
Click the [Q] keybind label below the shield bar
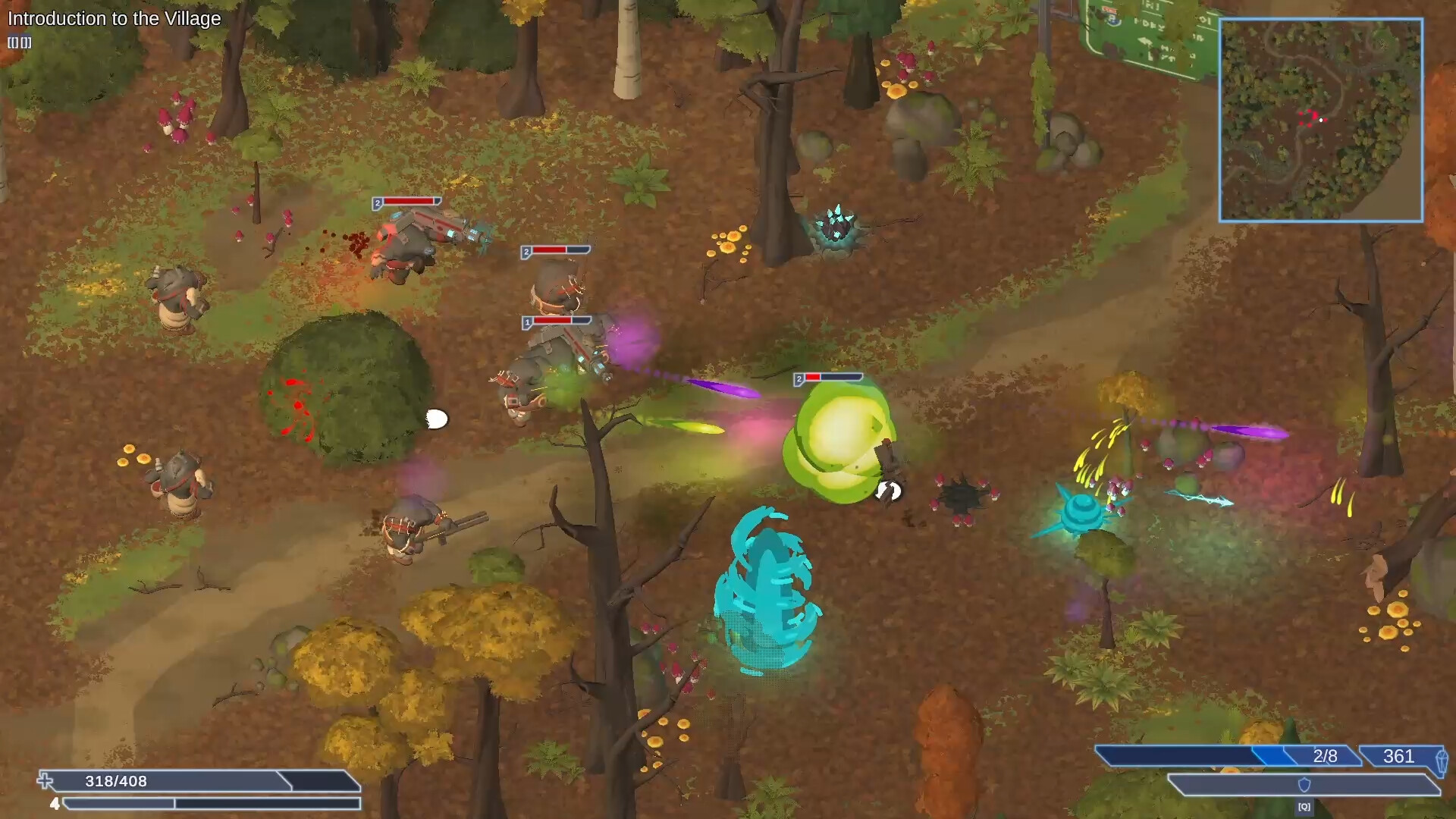1304,807
